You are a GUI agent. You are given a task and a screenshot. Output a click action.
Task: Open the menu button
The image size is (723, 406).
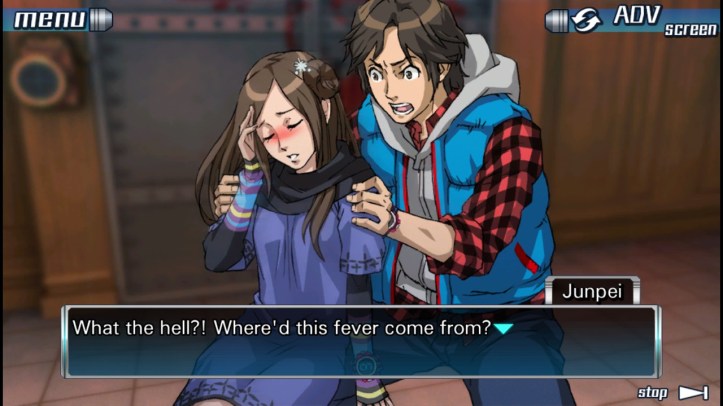tap(55, 18)
